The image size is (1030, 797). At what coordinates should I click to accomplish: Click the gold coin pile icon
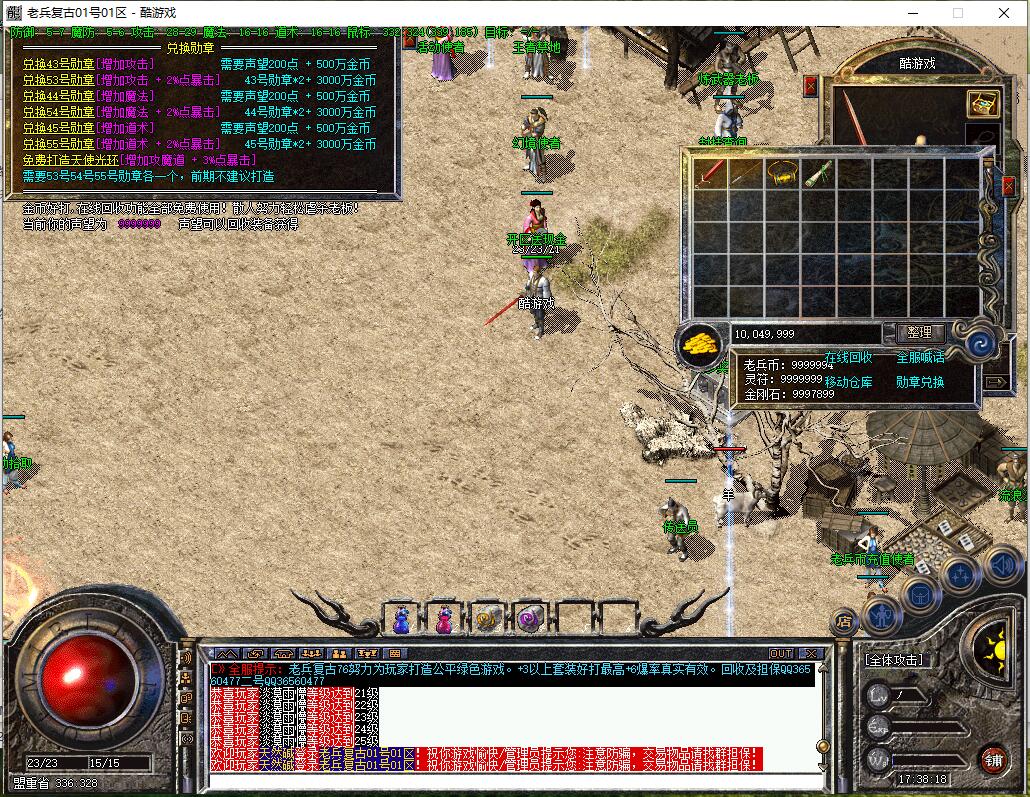[700, 345]
